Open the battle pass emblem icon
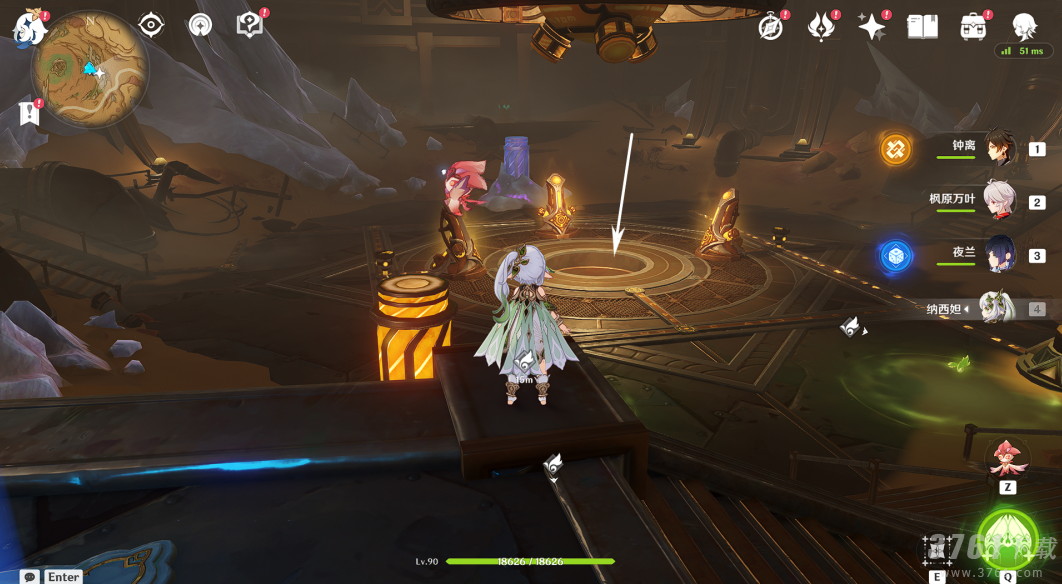 coord(821,27)
